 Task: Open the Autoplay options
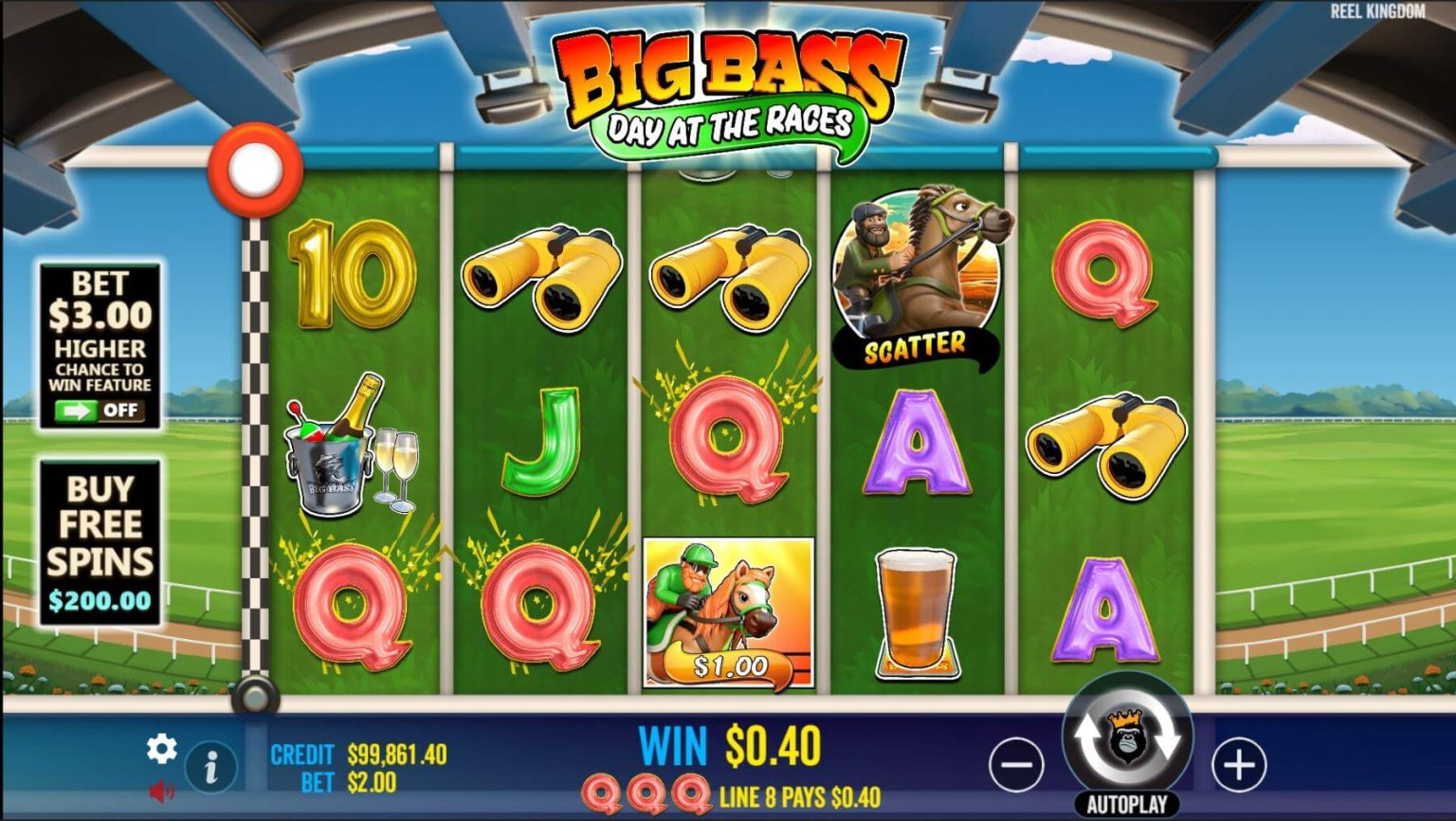[x=1127, y=805]
